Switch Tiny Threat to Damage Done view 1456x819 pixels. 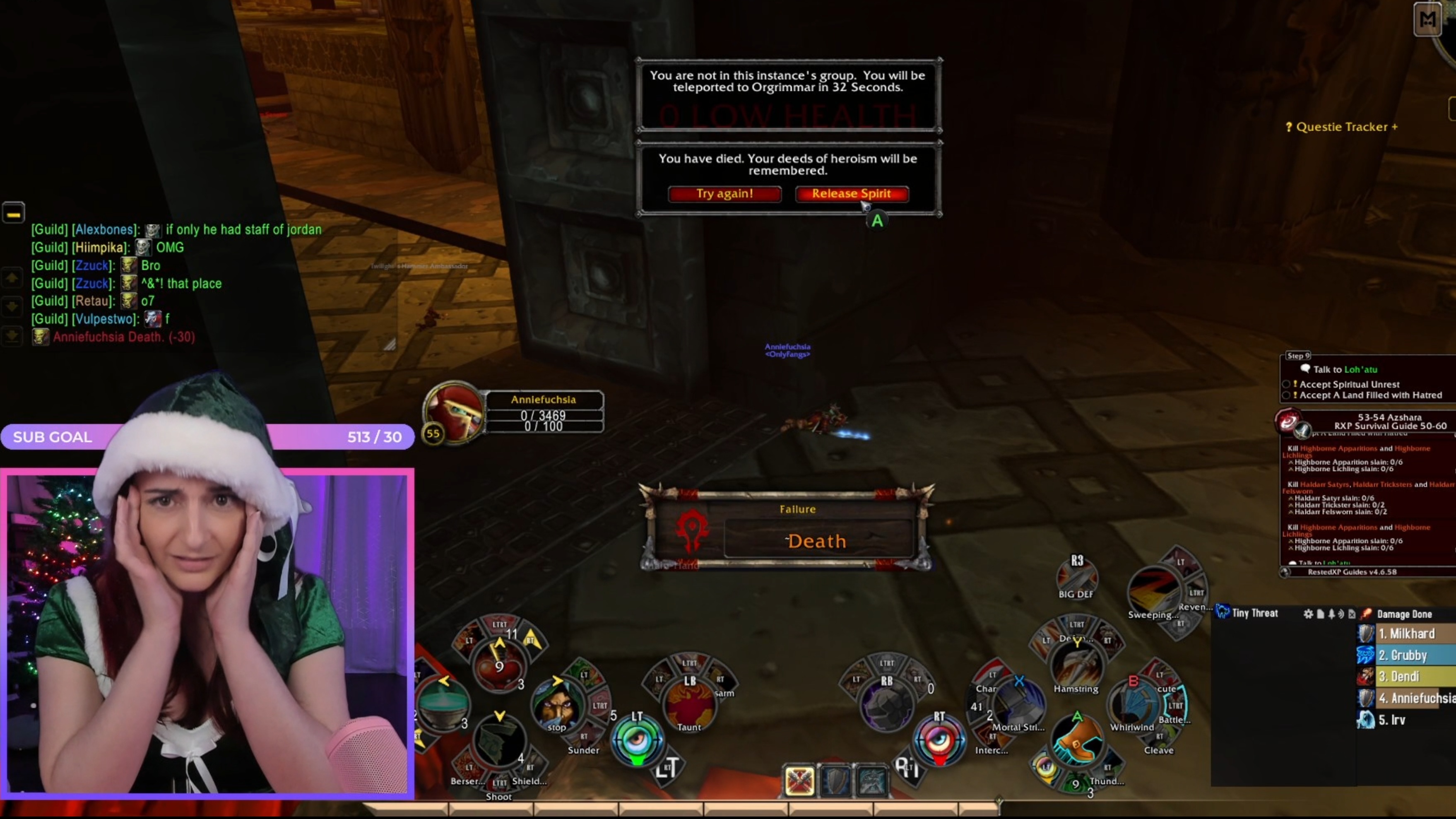[x=1405, y=614]
